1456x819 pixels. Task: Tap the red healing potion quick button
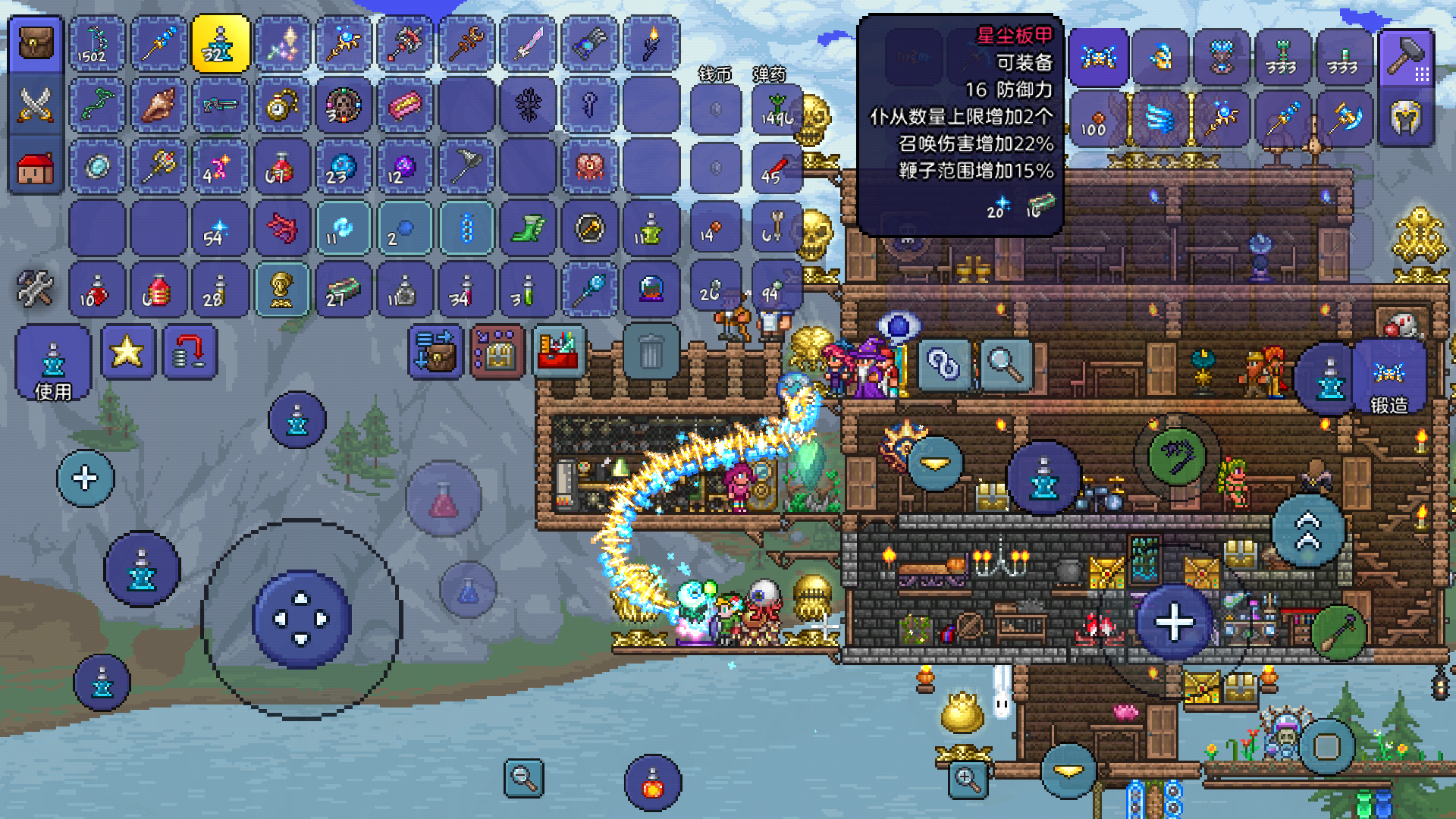tap(444, 500)
